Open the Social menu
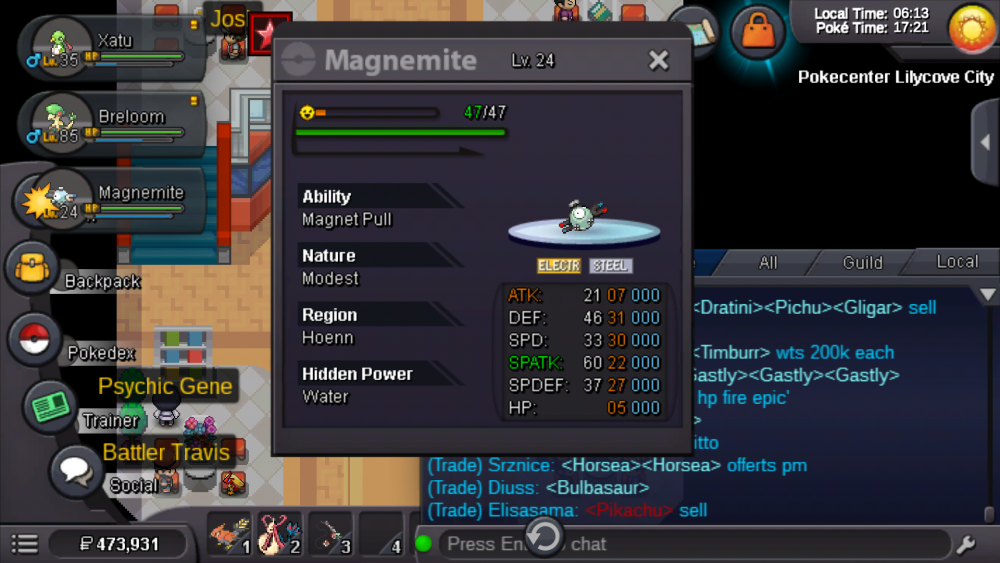Image resolution: width=1000 pixels, height=563 pixels. 76,470
